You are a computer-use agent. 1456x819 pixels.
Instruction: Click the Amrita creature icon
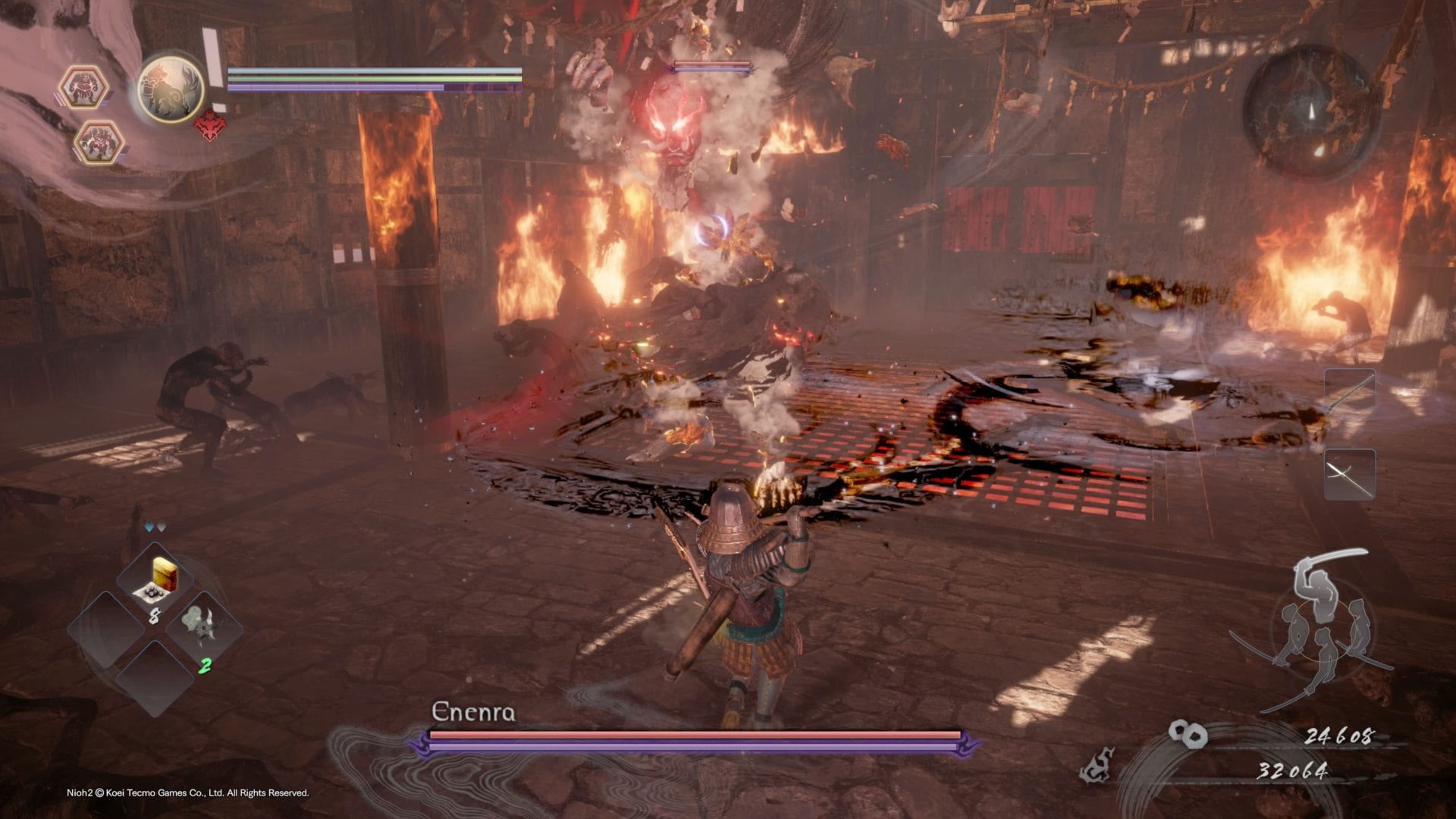[x=1097, y=764]
